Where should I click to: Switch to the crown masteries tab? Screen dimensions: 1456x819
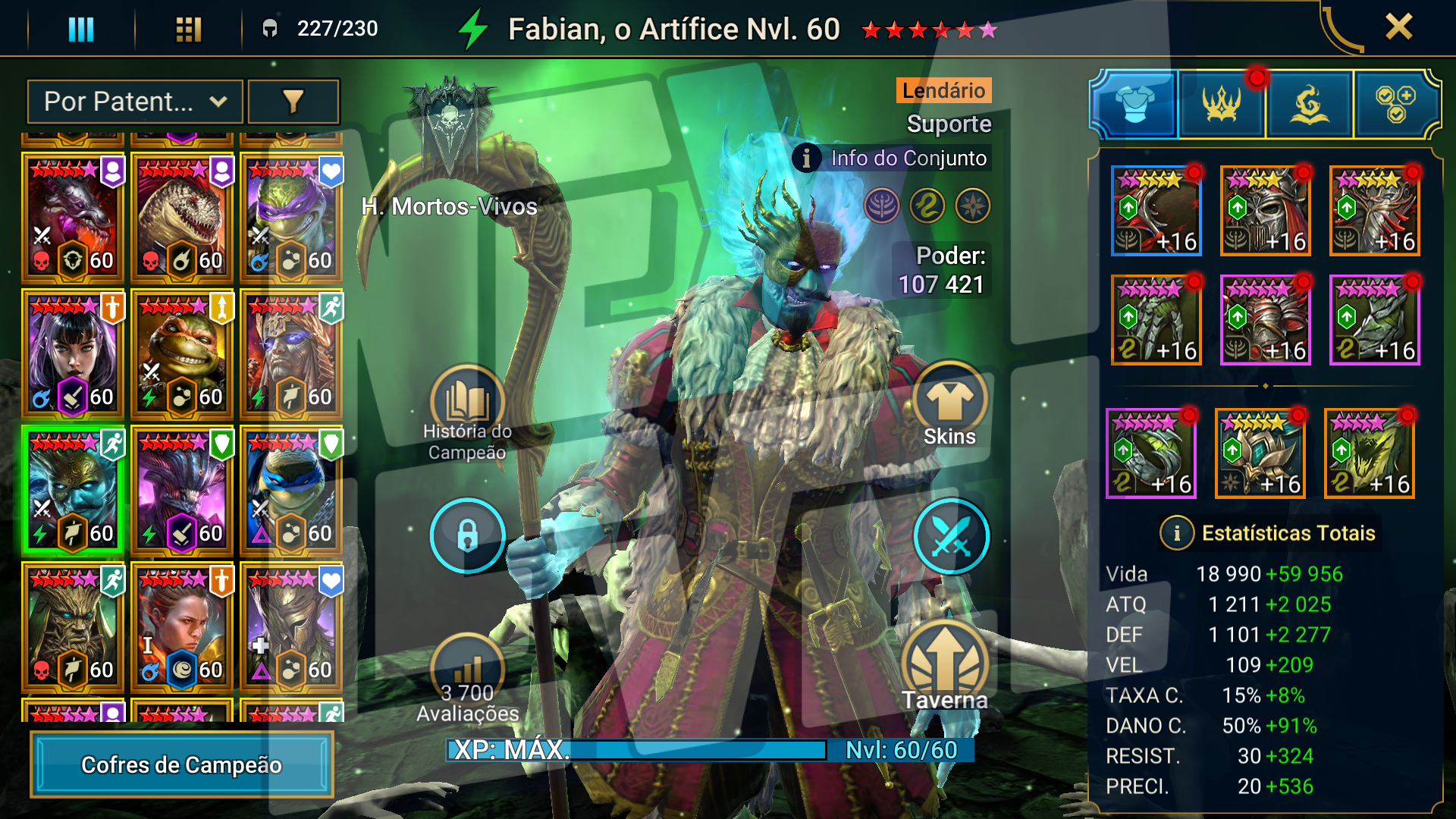(x=1222, y=105)
